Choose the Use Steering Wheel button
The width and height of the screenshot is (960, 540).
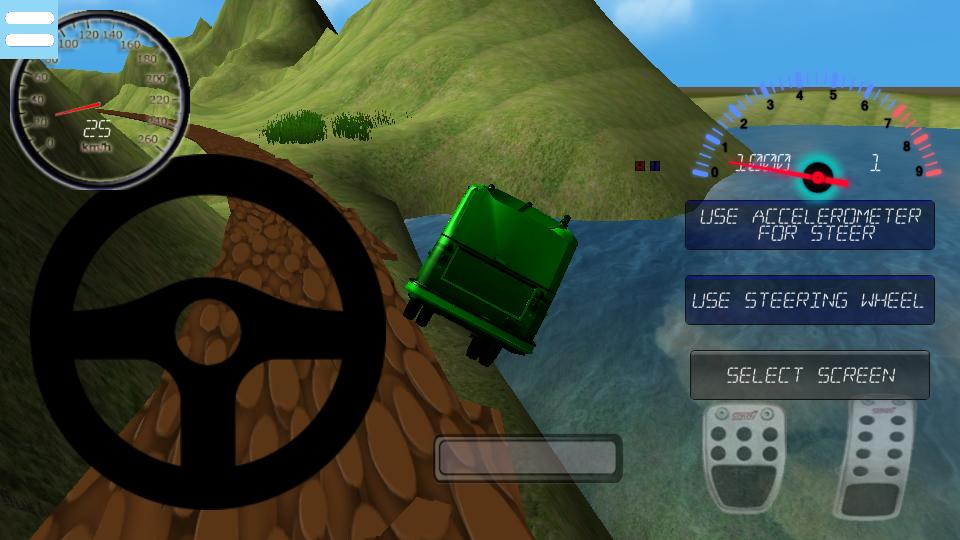click(x=809, y=300)
